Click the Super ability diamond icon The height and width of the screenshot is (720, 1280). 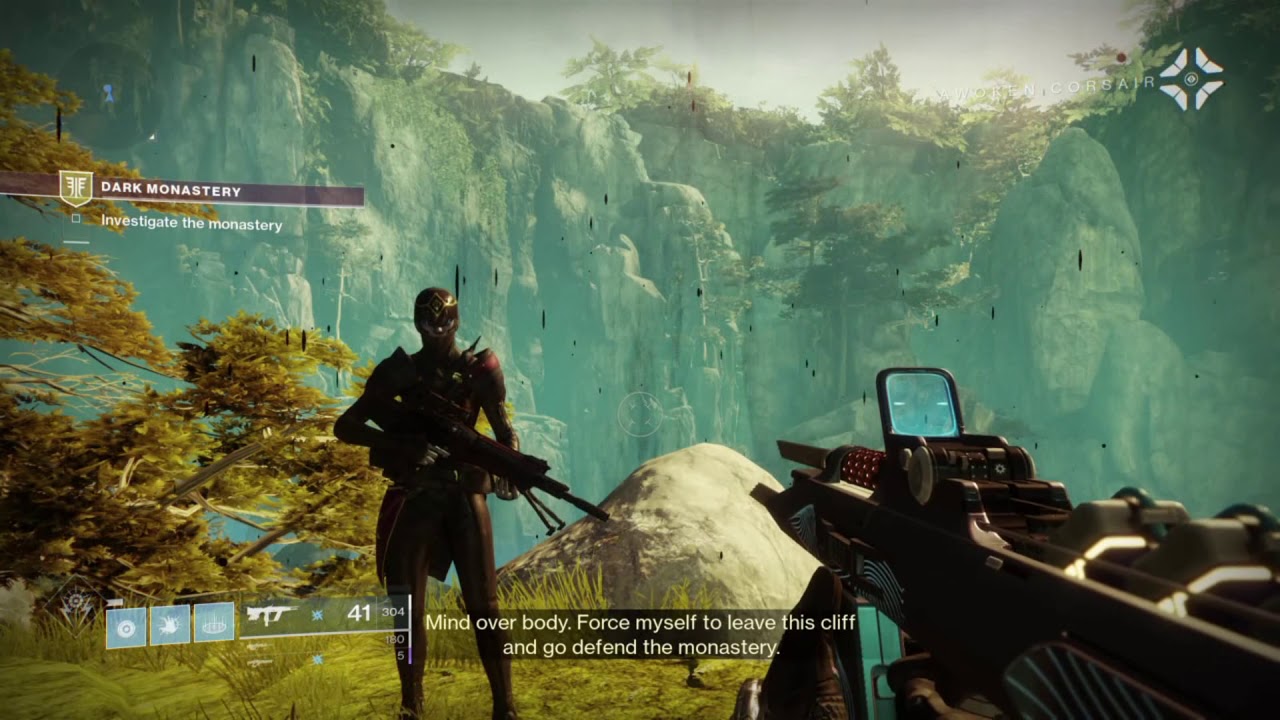click(75, 607)
